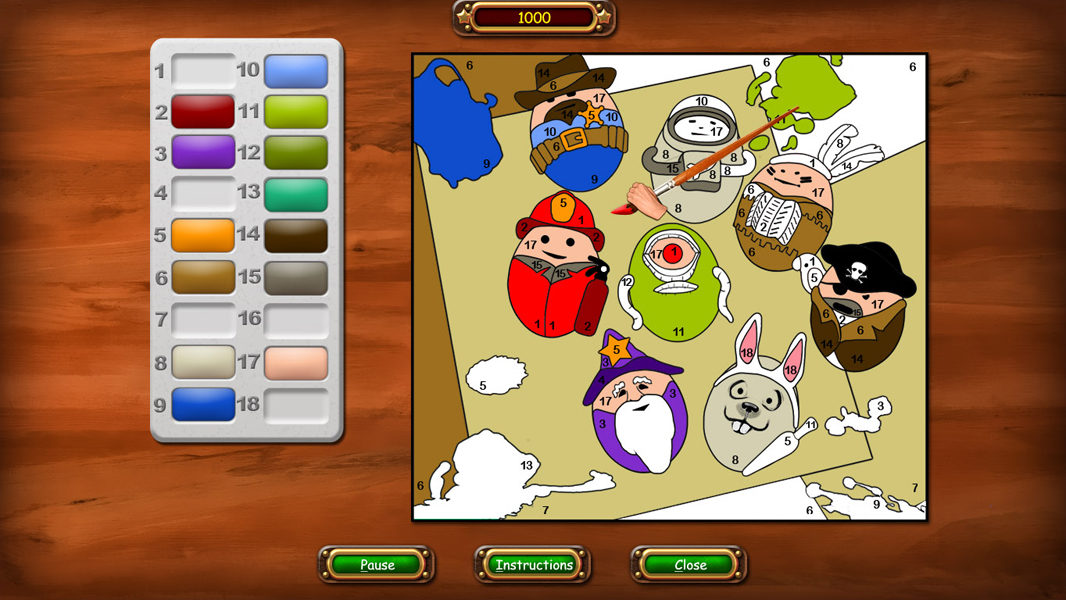Choose the lime green color number 11
This screenshot has width=1066, height=600.
(296, 112)
